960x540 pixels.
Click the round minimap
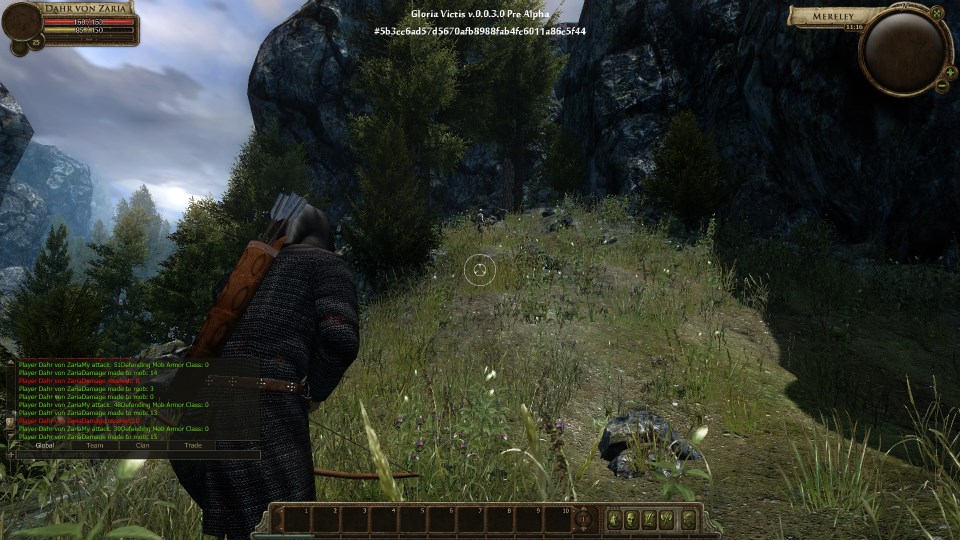point(904,50)
